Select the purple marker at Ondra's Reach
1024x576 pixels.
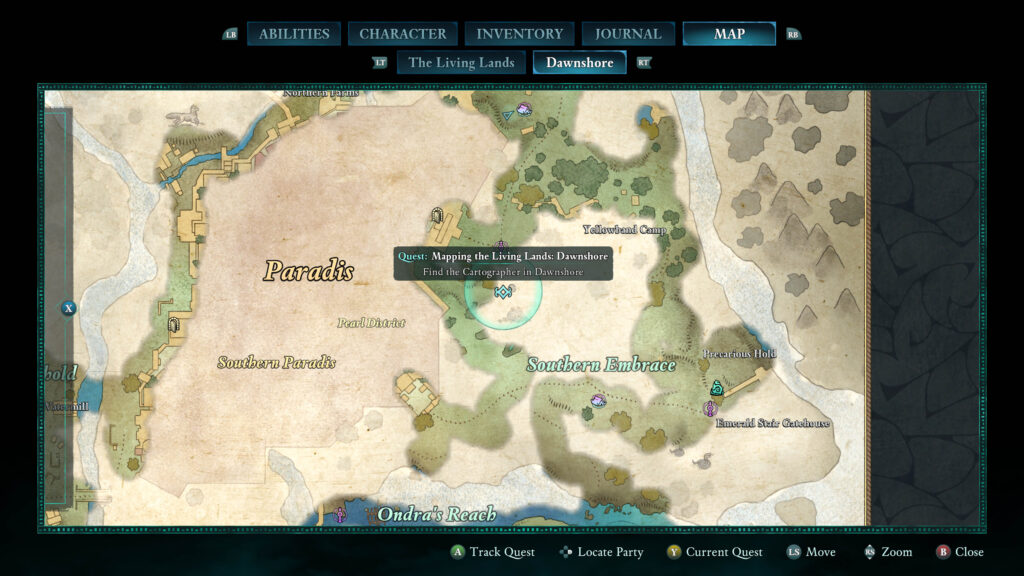(340, 514)
